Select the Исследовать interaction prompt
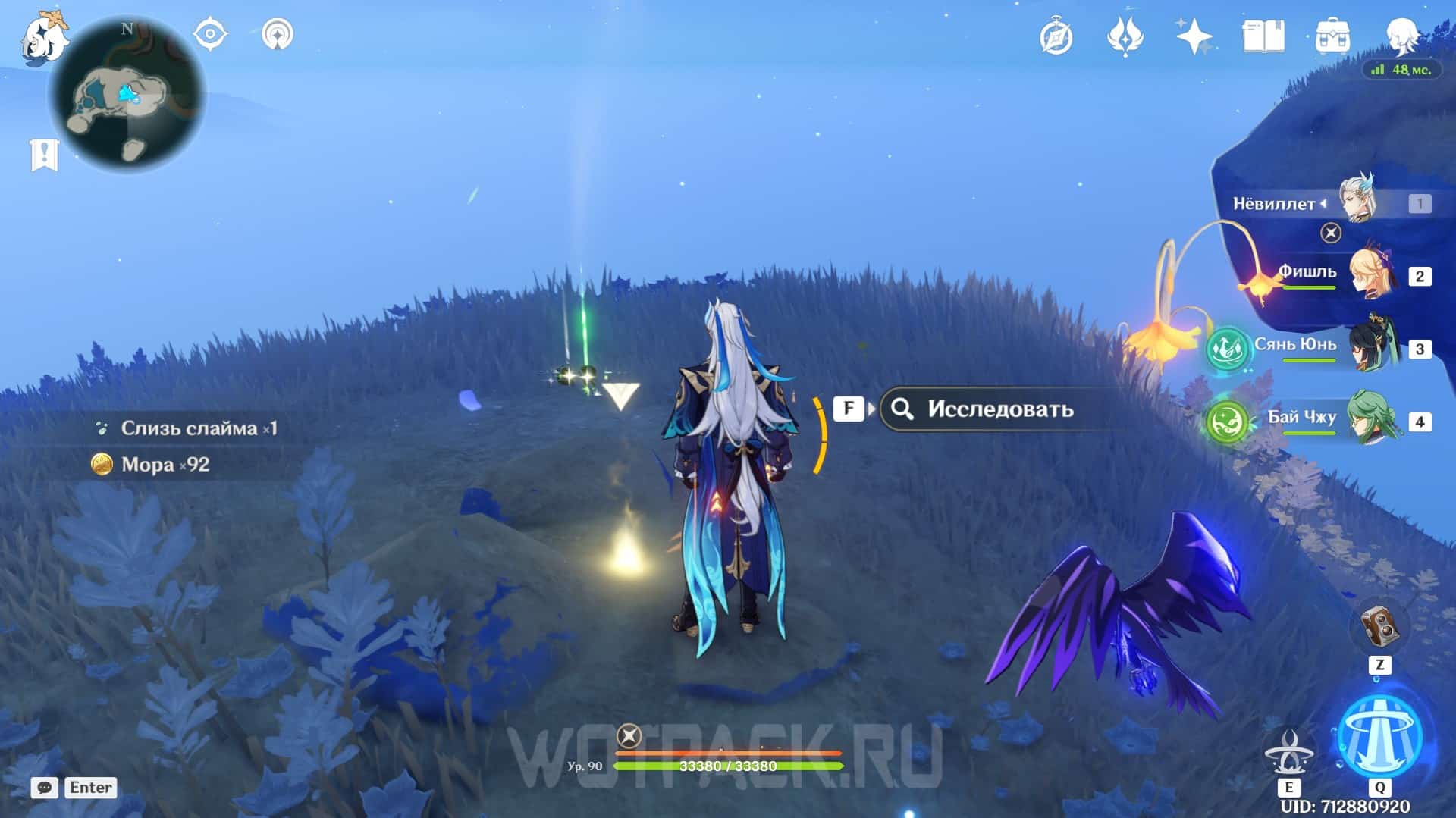 [999, 409]
